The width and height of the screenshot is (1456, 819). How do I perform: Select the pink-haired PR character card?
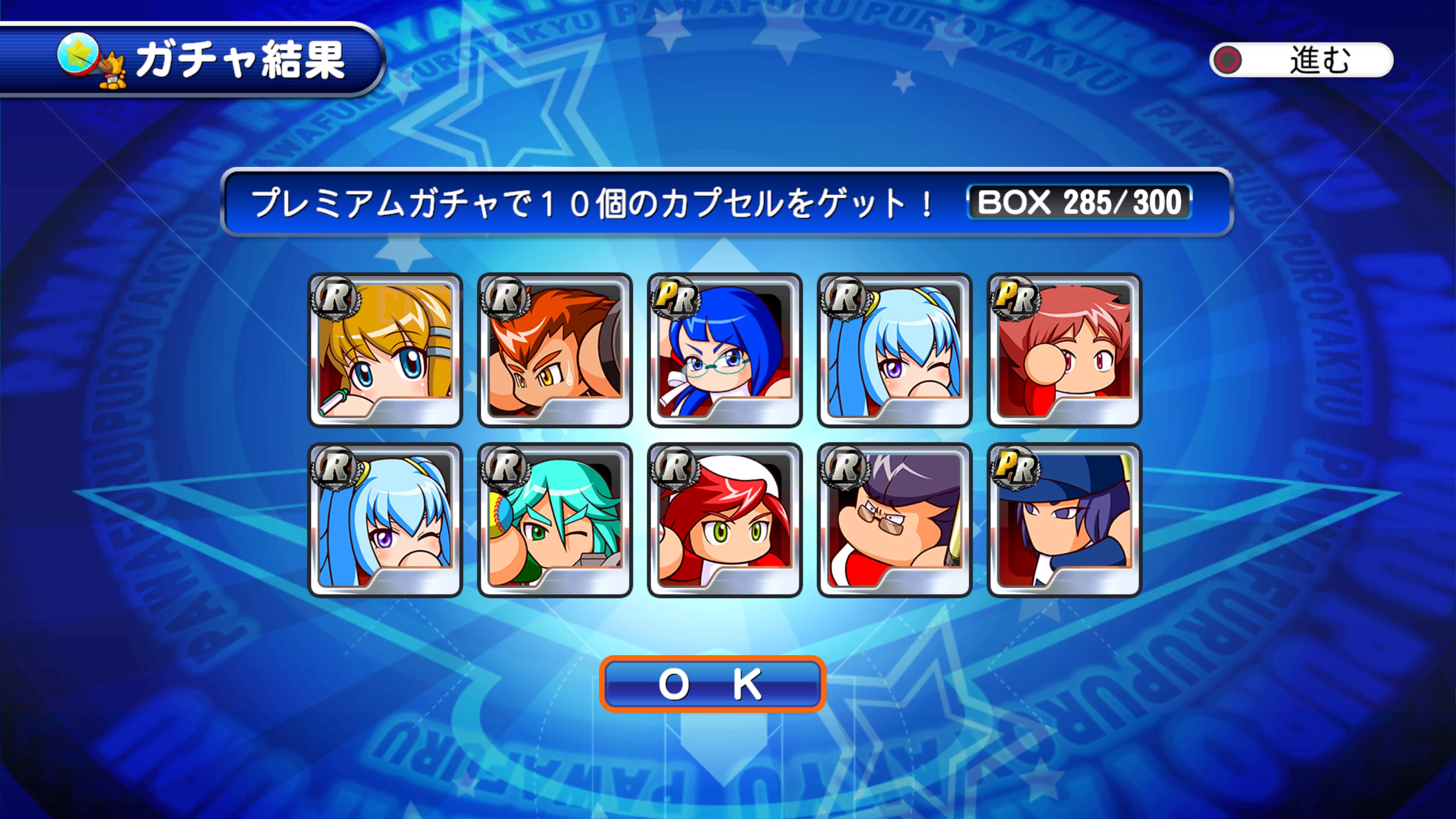(1064, 350)
